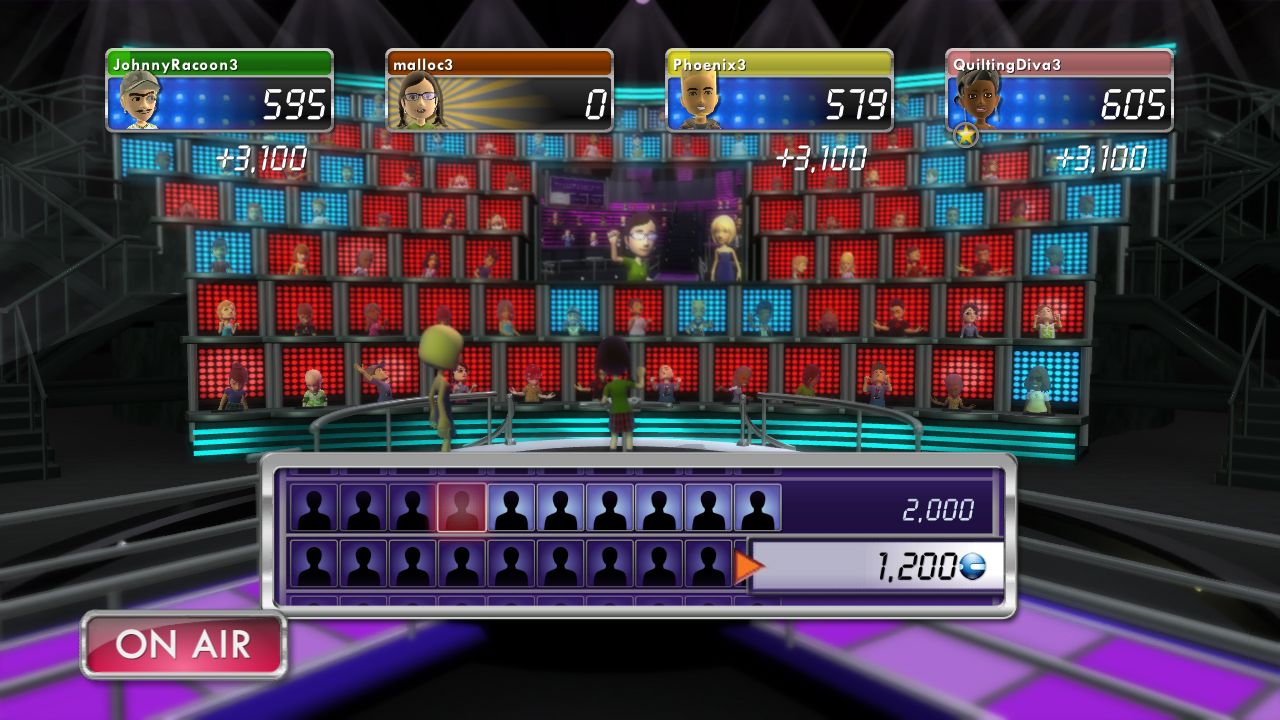Choose Phoenix3's player panel

[779, 90]
